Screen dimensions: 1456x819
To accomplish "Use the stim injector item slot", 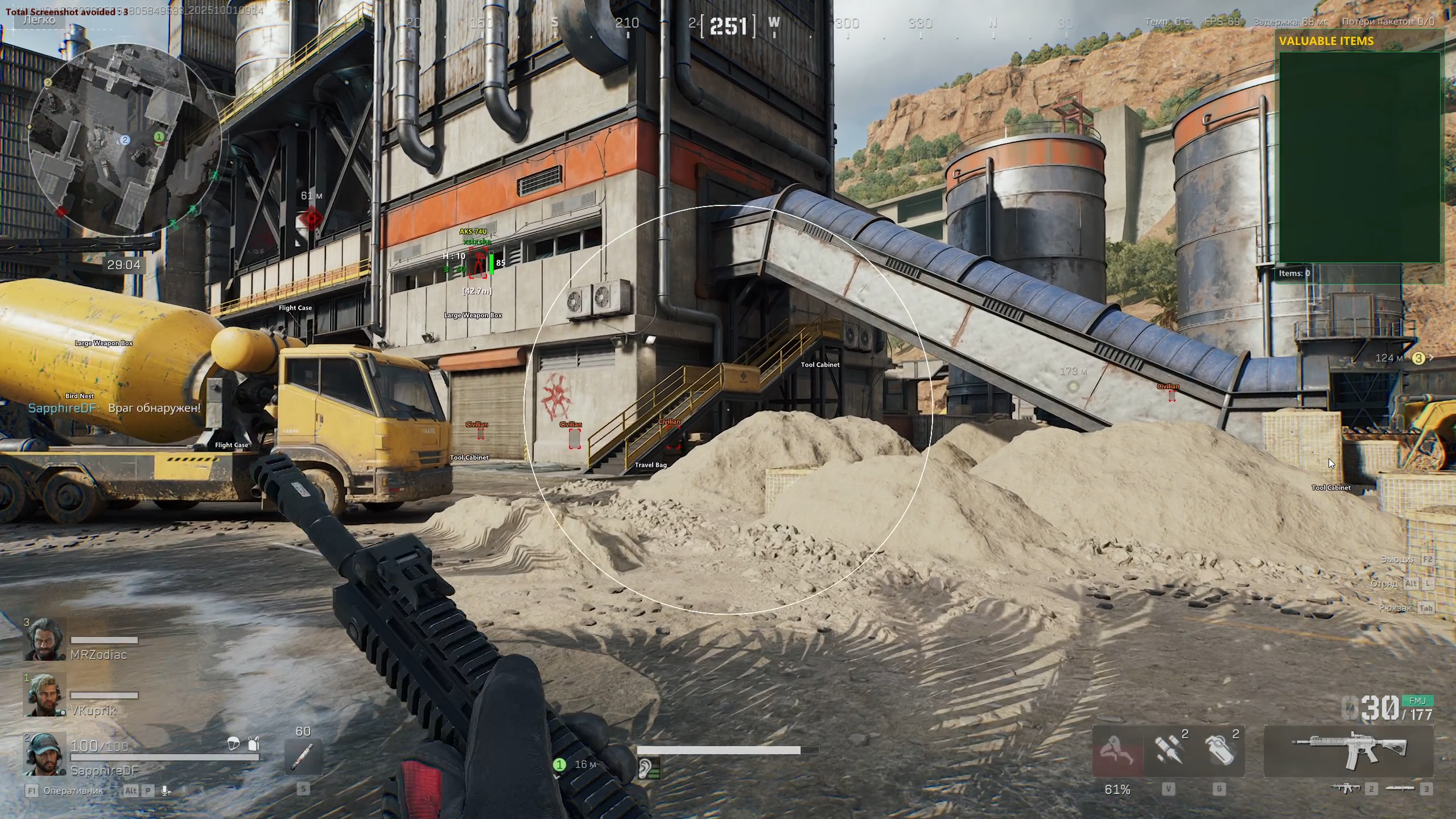I will pos(303,757).
